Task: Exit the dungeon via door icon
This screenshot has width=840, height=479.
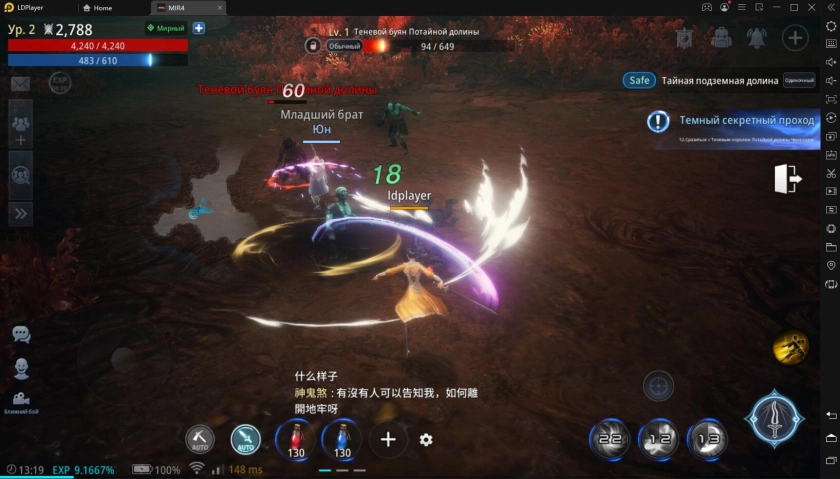Action: point(786,179)
